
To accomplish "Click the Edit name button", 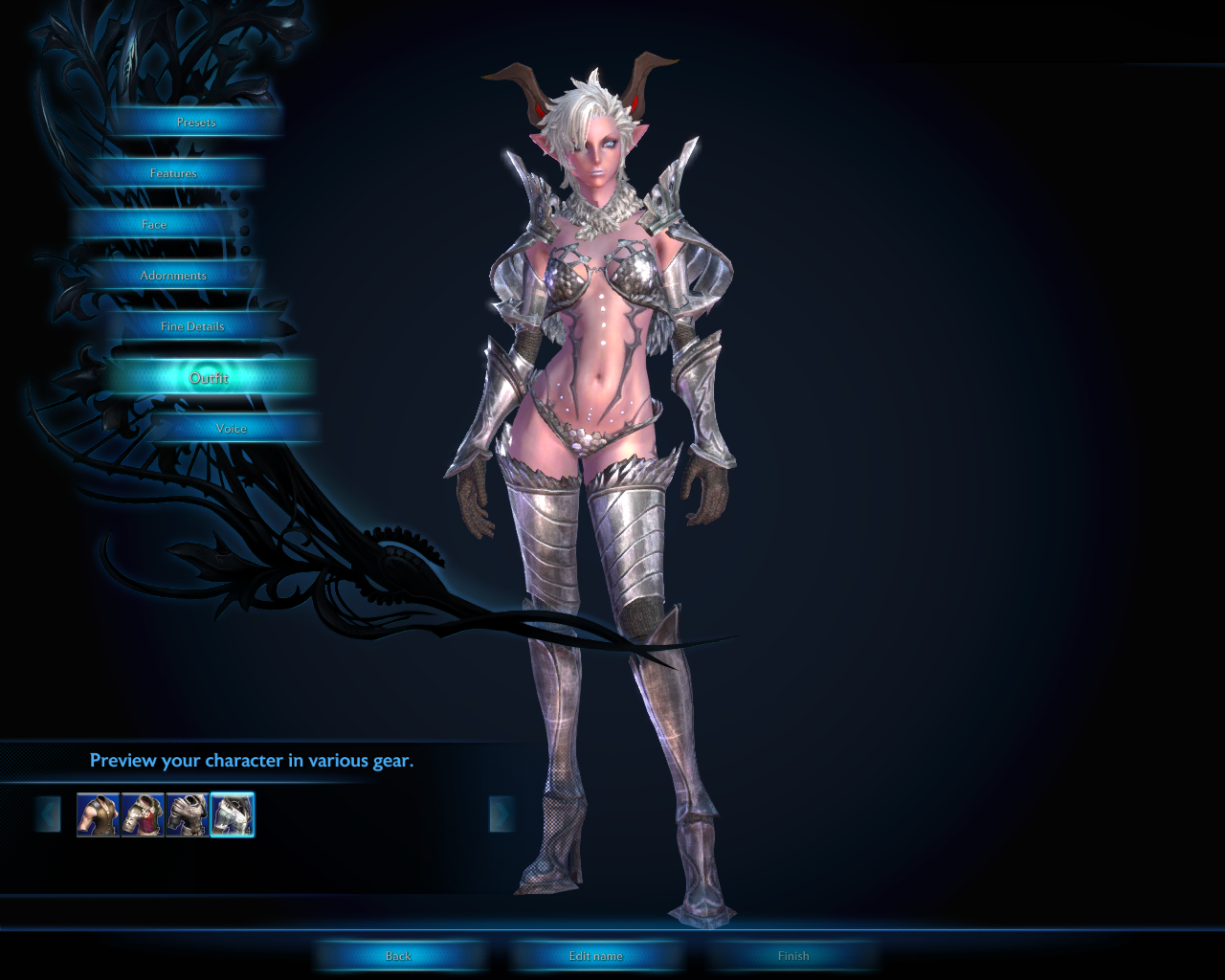I will pos(595,956).
